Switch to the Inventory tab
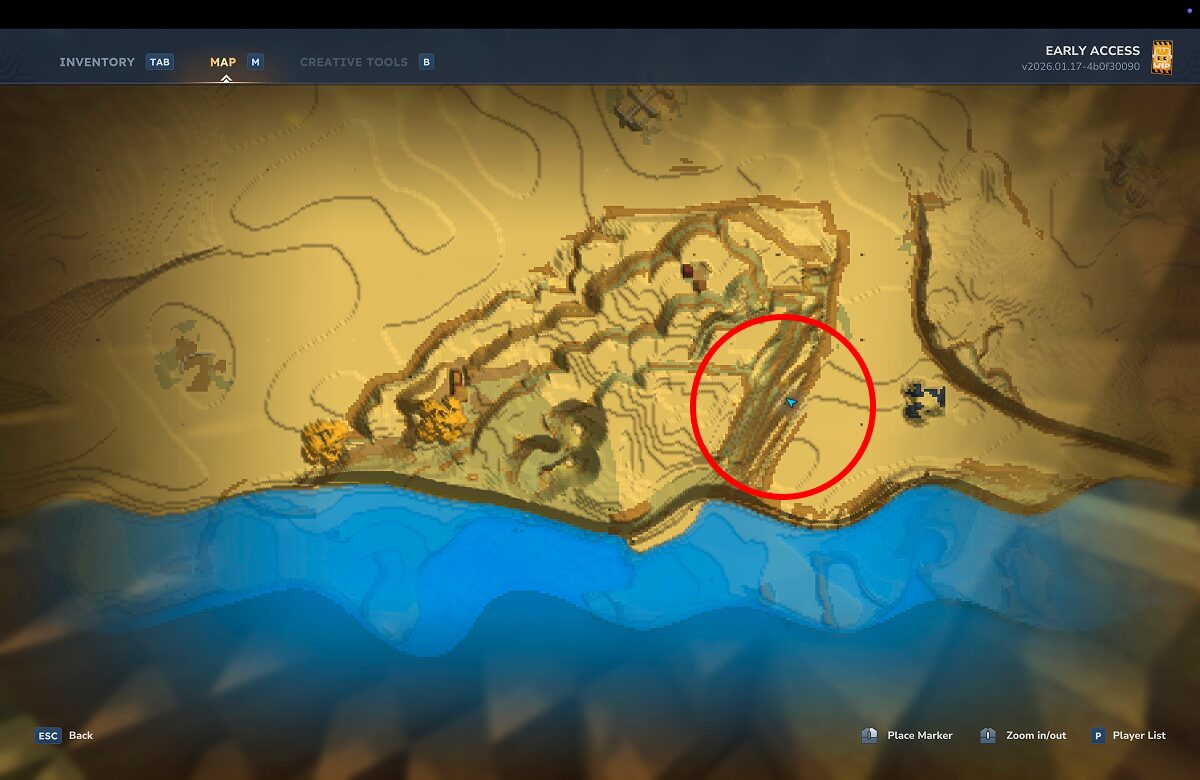Screen dimensions: 1200x780 coord(97,62)
